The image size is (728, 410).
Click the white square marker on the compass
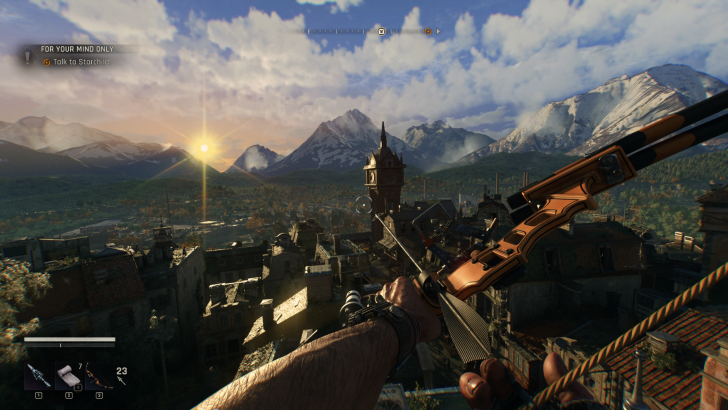pos(381,31)
